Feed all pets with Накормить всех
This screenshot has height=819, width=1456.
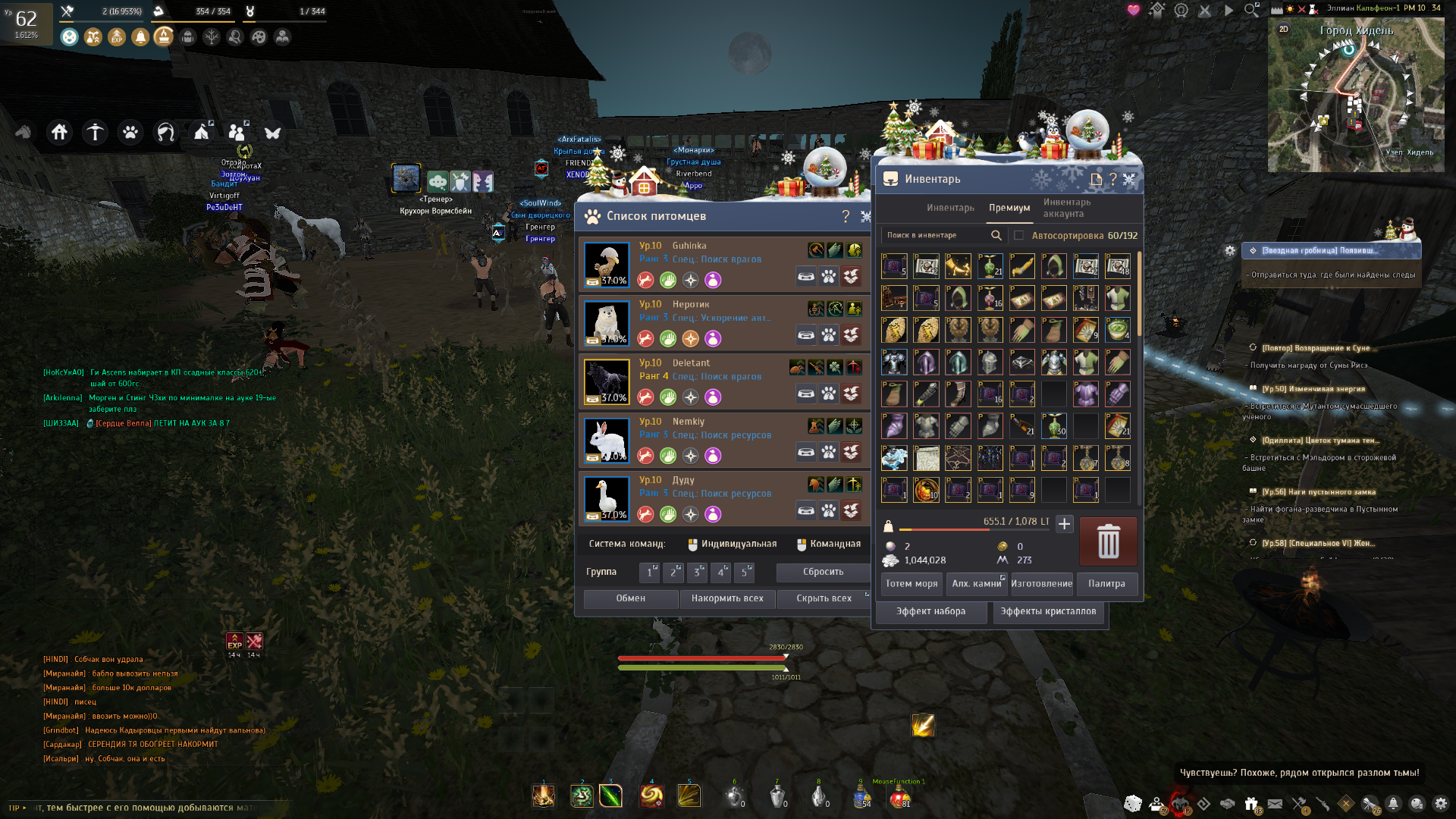[726, 598]
